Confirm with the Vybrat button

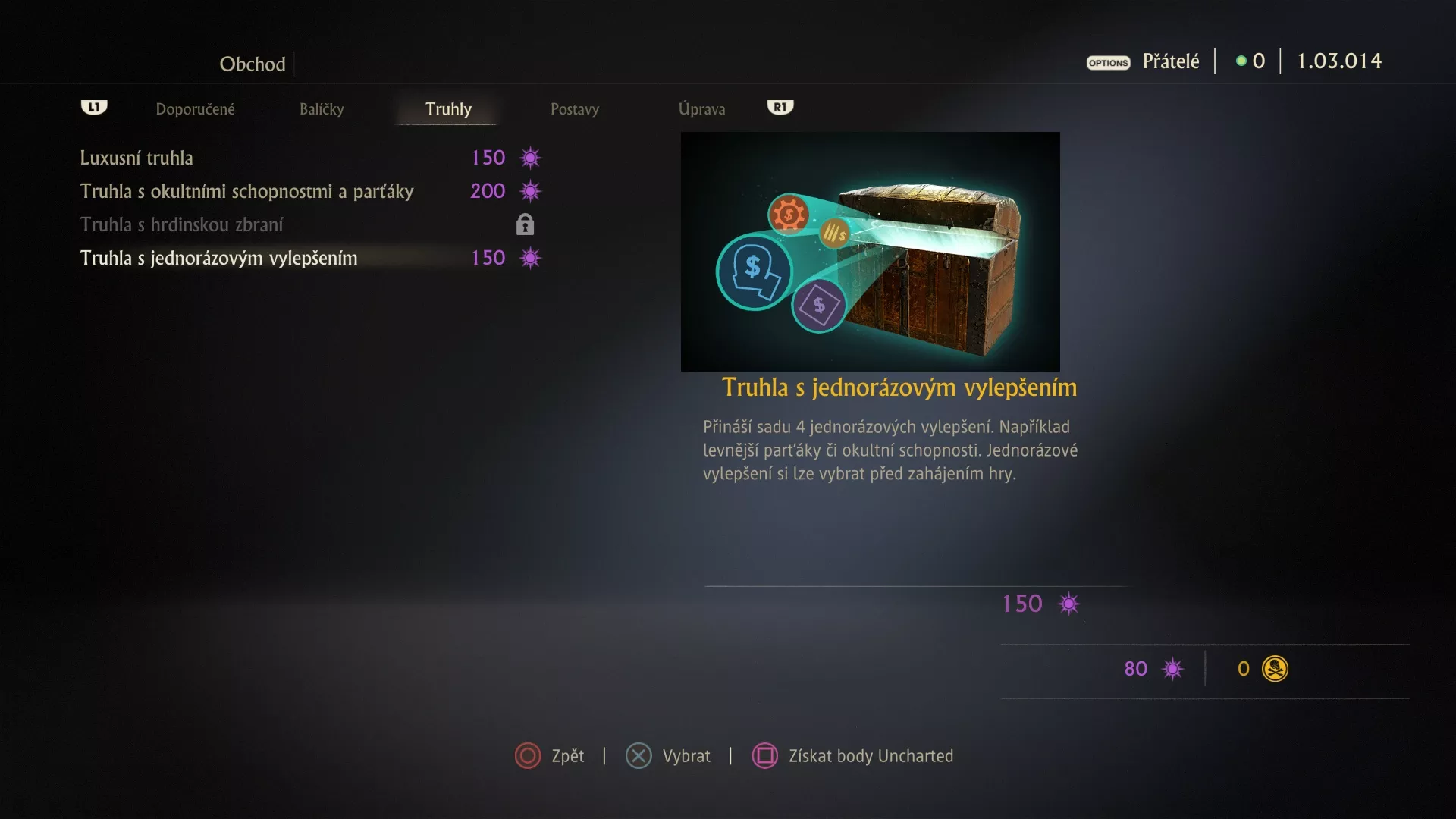coord(668,756)
